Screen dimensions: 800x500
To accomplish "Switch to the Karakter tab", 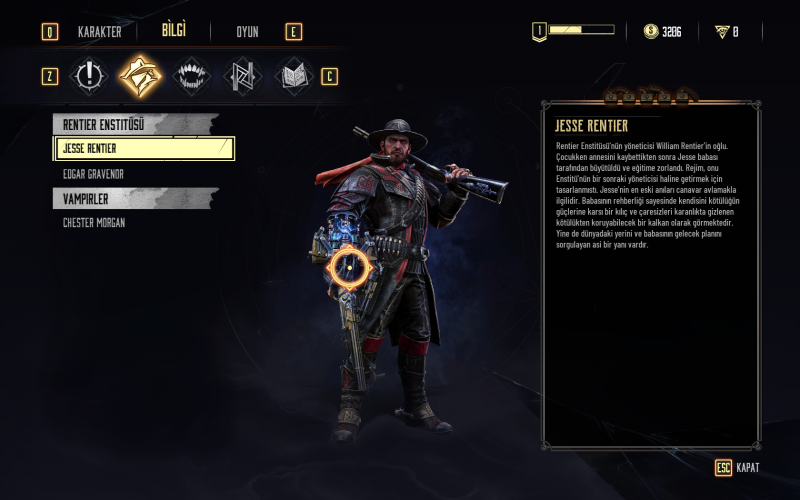I will coord(99,32).
